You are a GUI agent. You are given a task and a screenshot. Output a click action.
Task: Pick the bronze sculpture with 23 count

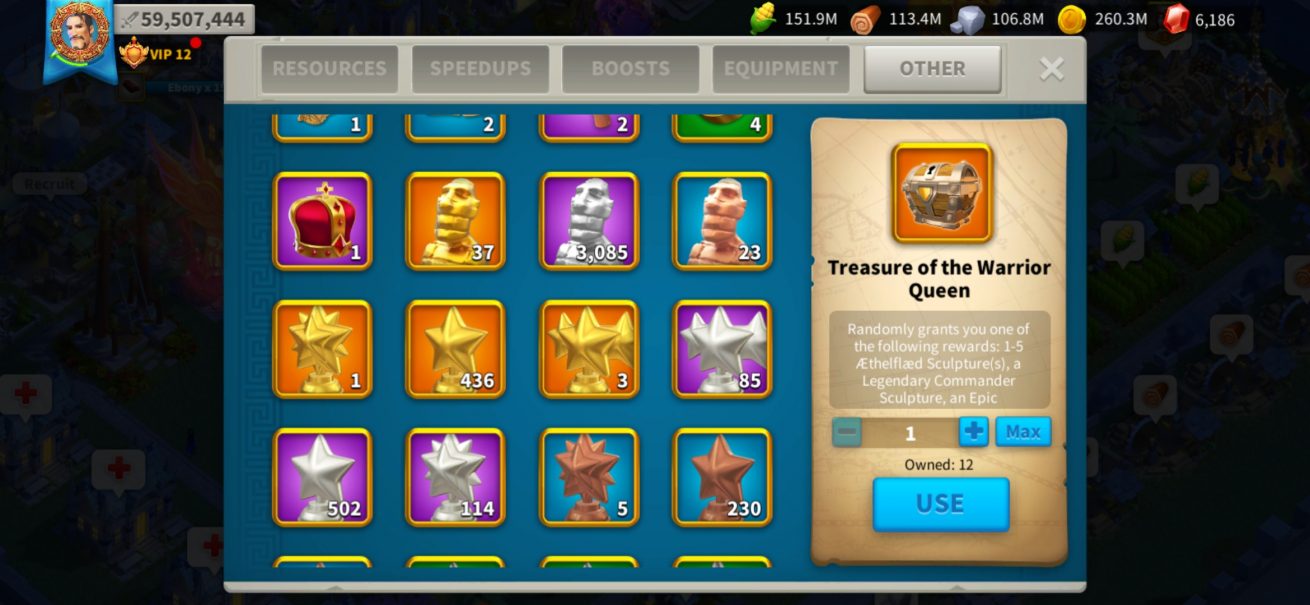(722, 221)
